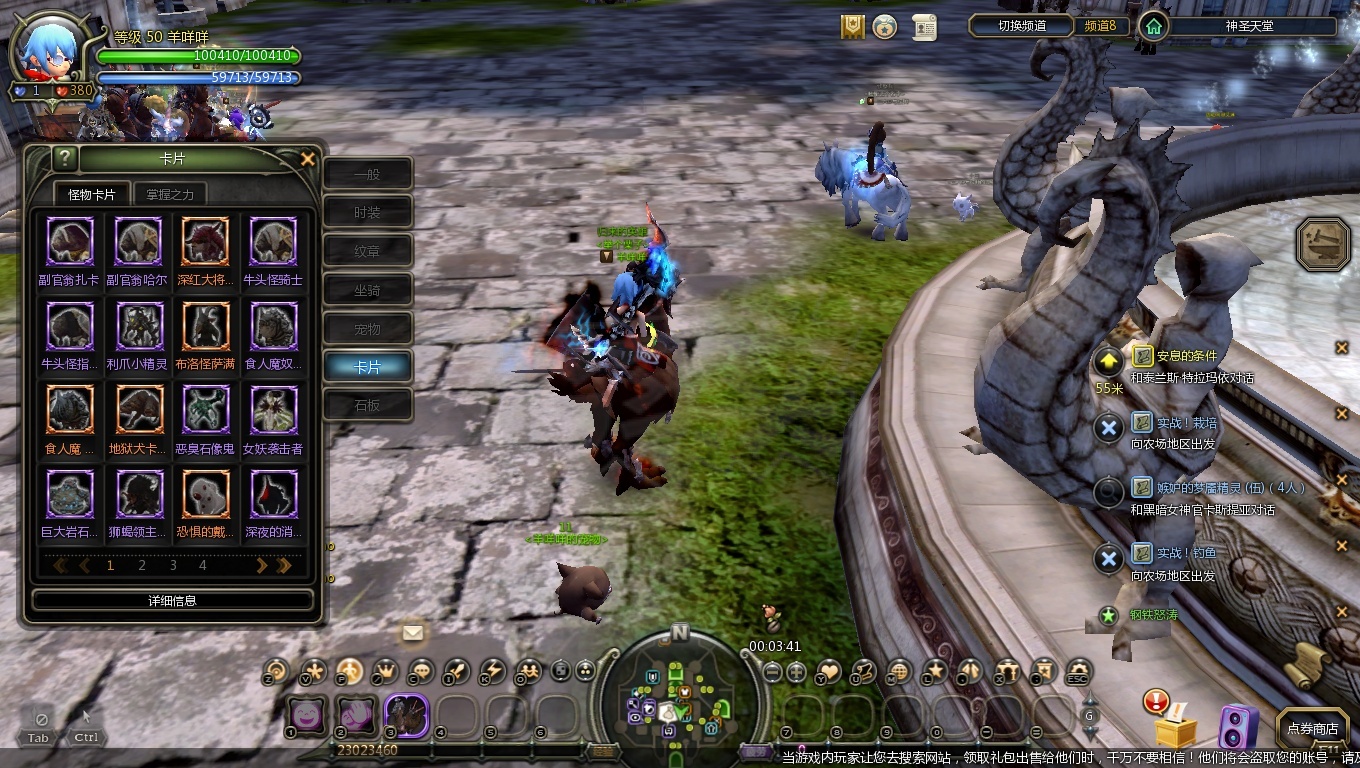Click the 切换频道 channel switch button

(1022, 26)
